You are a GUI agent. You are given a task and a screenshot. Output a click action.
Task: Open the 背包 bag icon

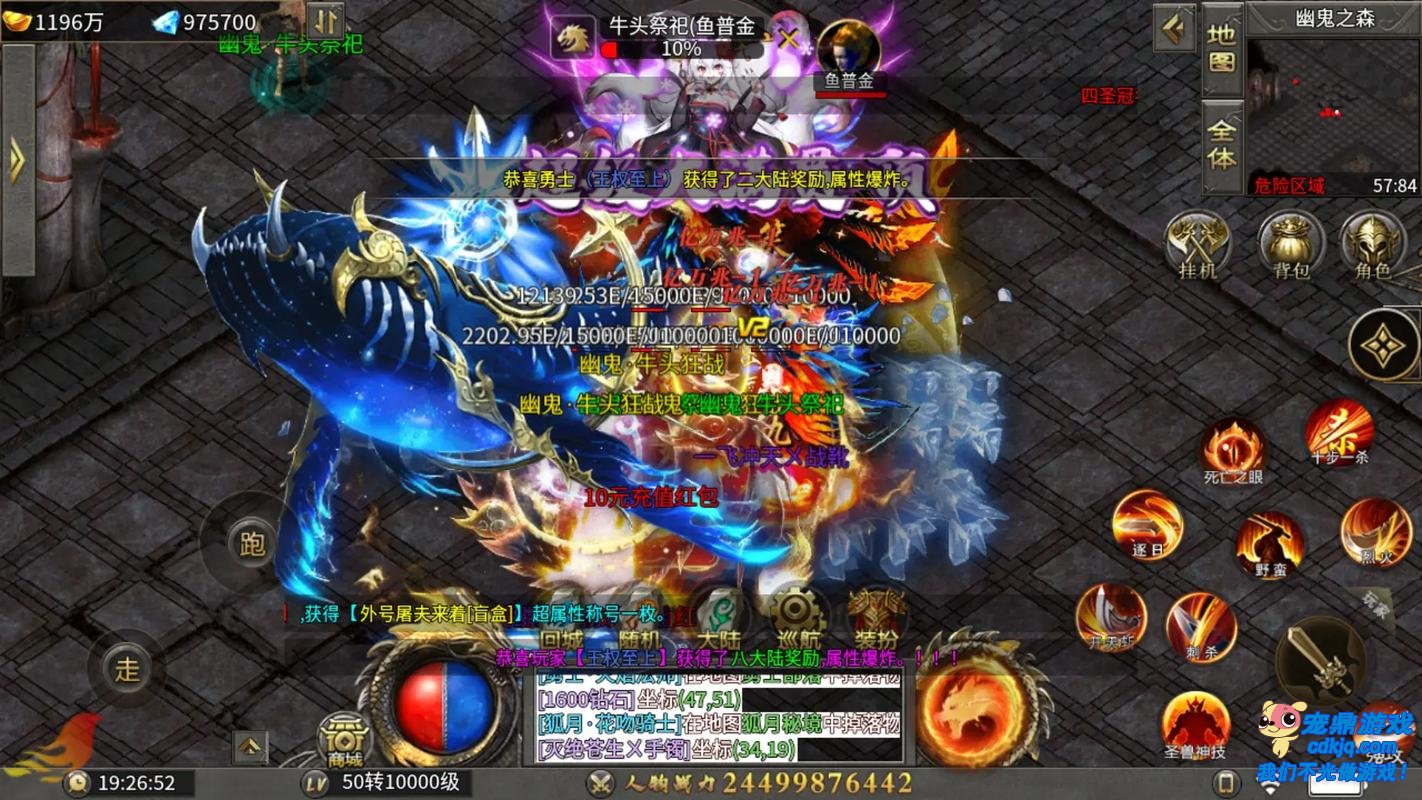tap(1291, 243)
